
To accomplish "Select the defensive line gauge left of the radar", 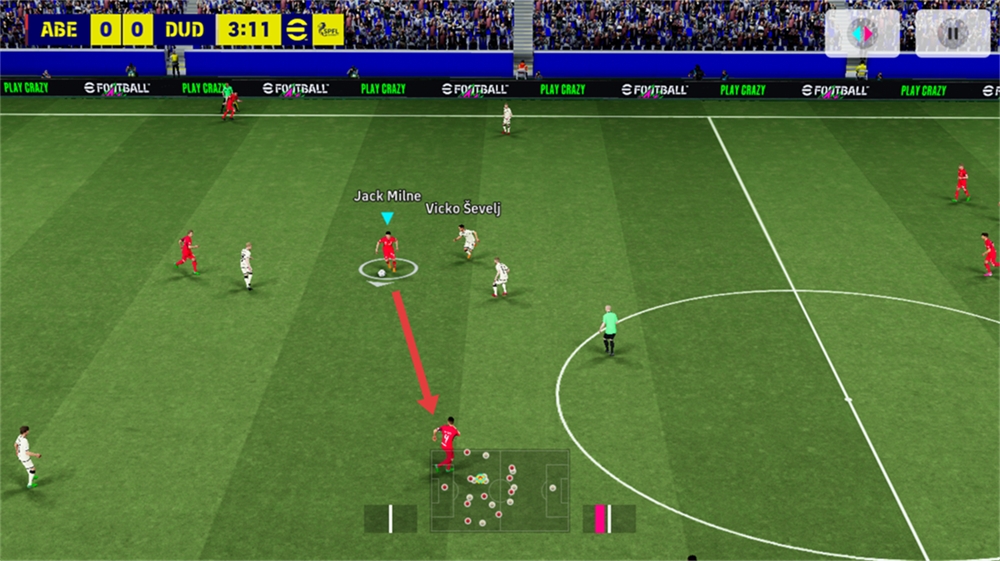I will tap(390, 519).
